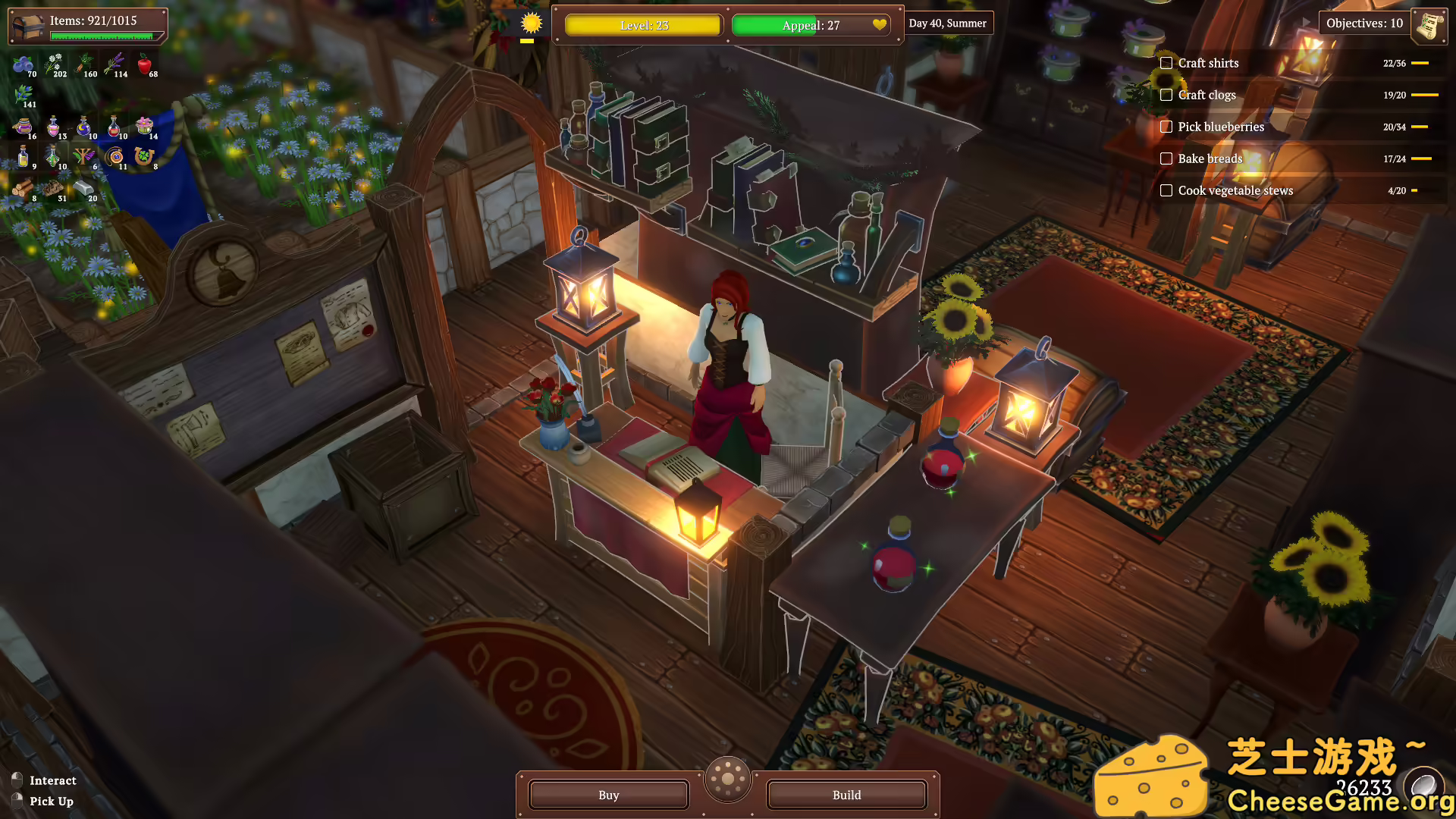Click the silver ingot inventory icon

click(x=84, y=189)
